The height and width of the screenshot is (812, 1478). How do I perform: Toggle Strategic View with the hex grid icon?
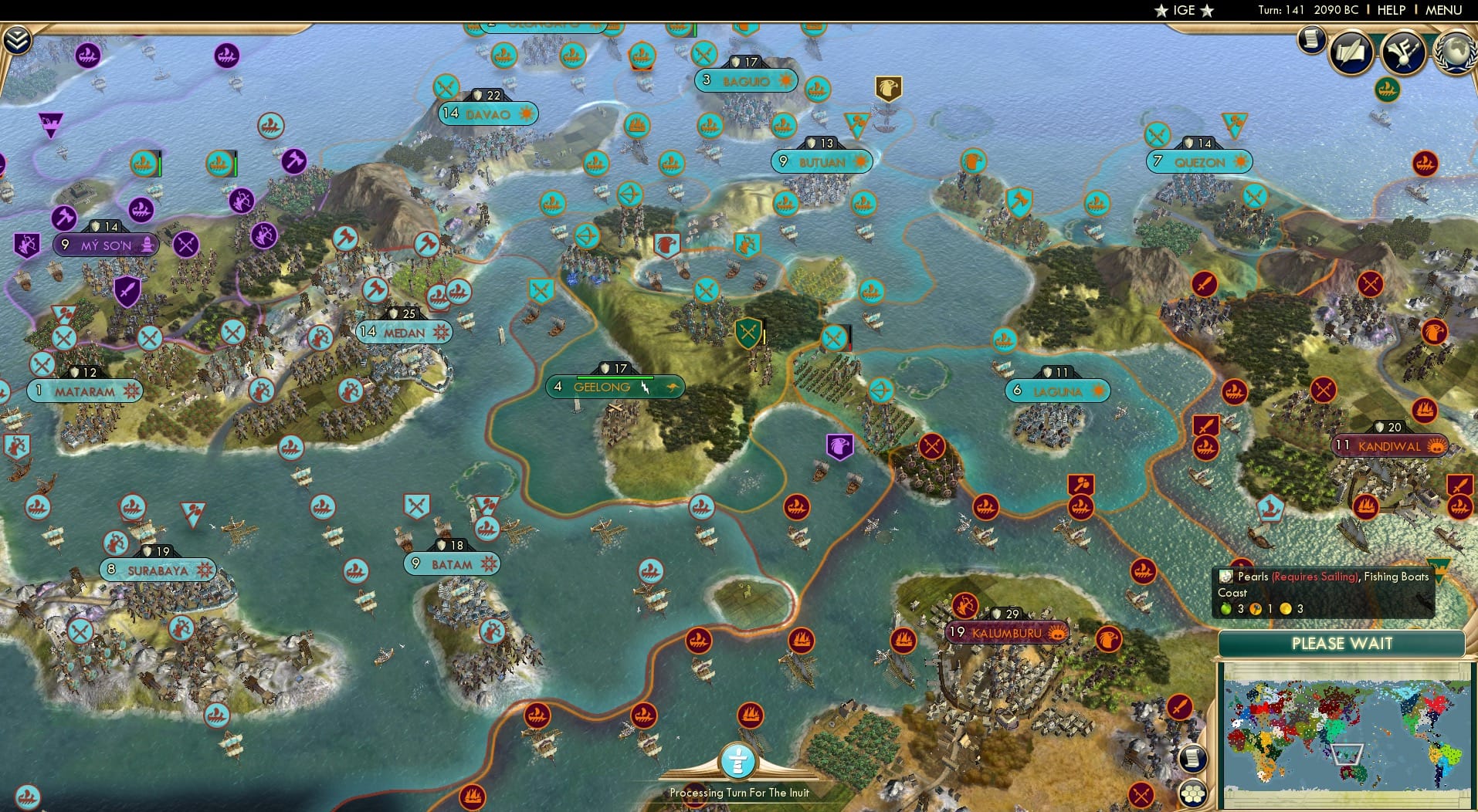coord(1195,793)
